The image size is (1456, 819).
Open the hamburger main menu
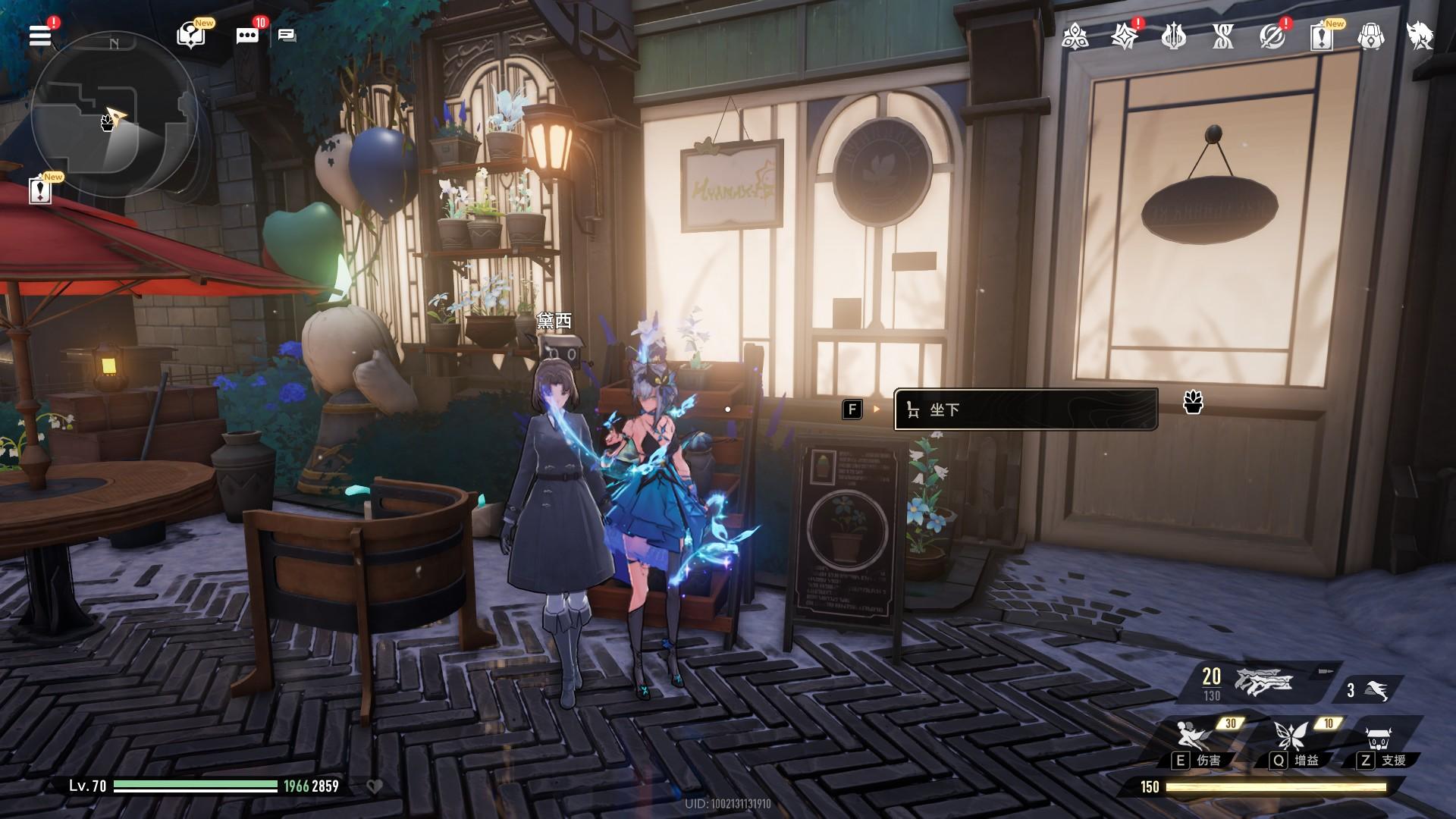40,36
